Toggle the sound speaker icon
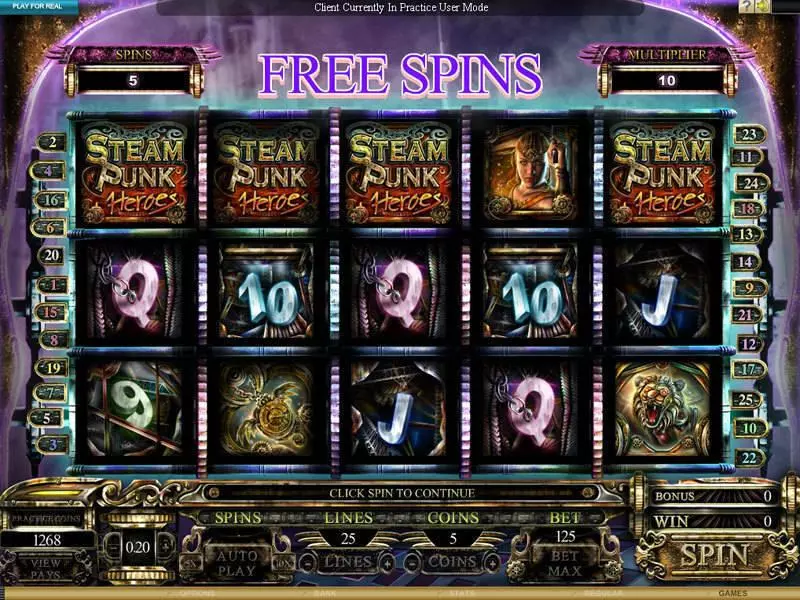The width and height of the screenshot is (800, 600). point(764,6)
